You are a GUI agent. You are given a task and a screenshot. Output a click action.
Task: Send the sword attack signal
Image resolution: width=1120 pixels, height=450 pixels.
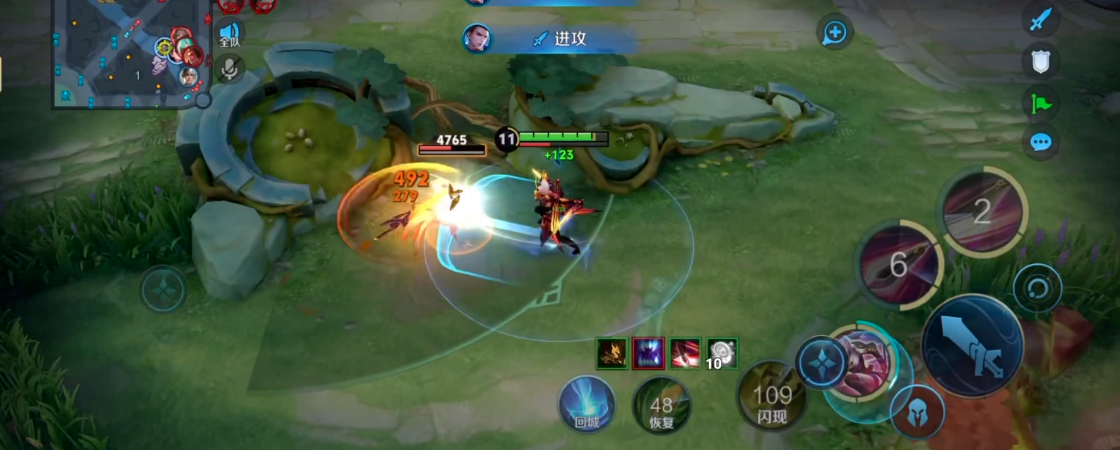click(x=1041, y=19)
